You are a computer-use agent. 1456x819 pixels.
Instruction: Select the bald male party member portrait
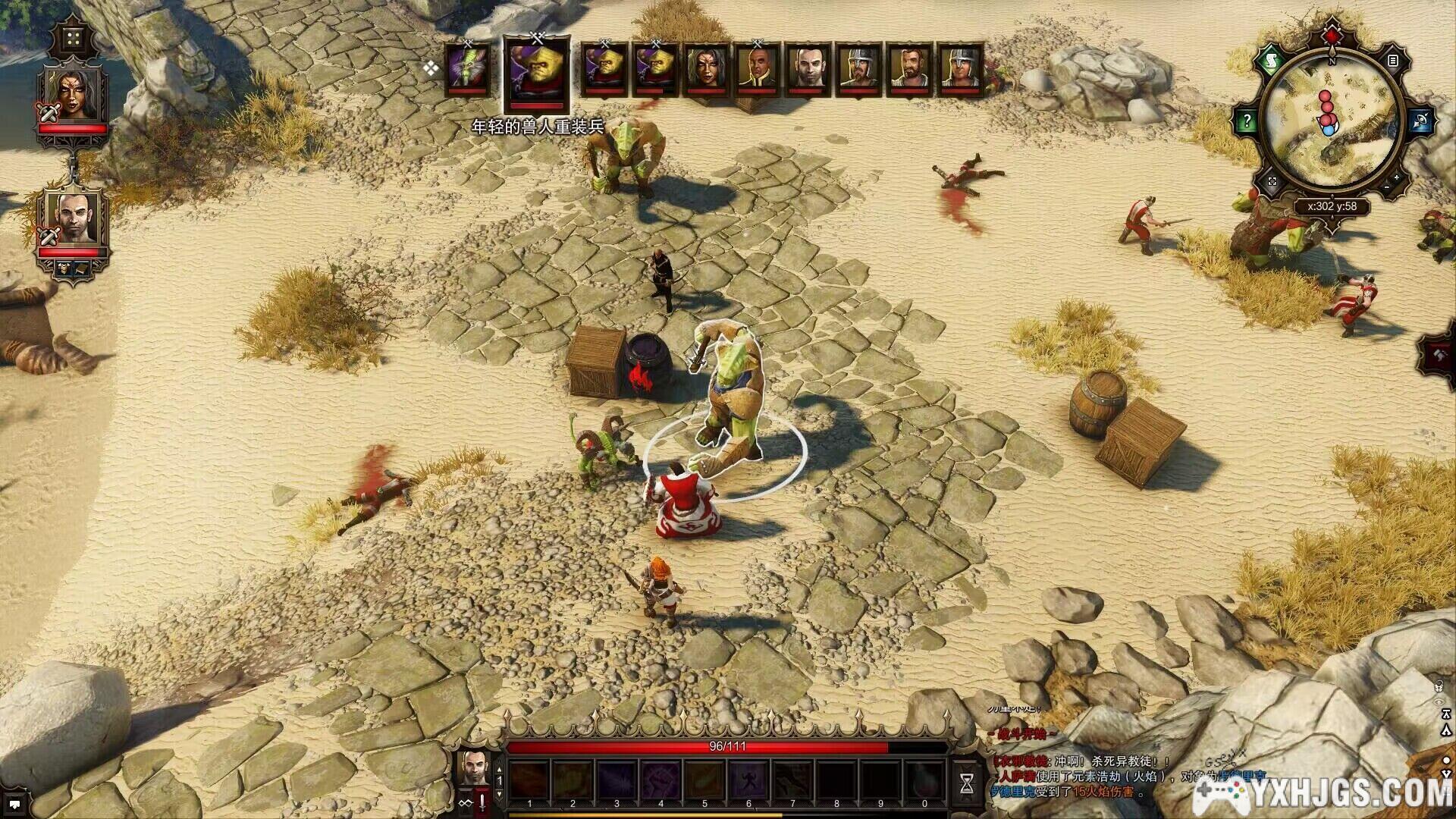(x=73, y=217)
